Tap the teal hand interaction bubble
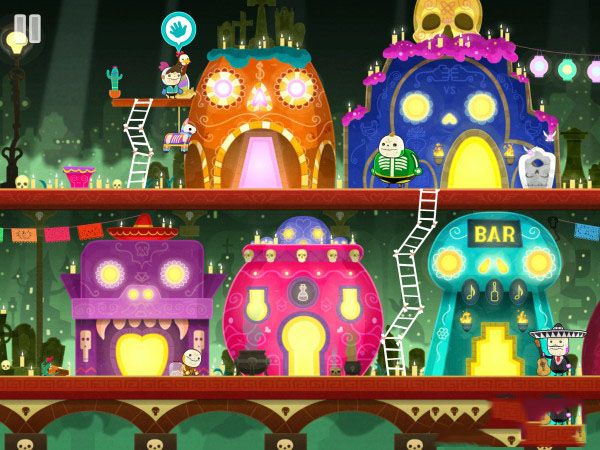Viewport: 600px width, 450px height. (178, 29)
